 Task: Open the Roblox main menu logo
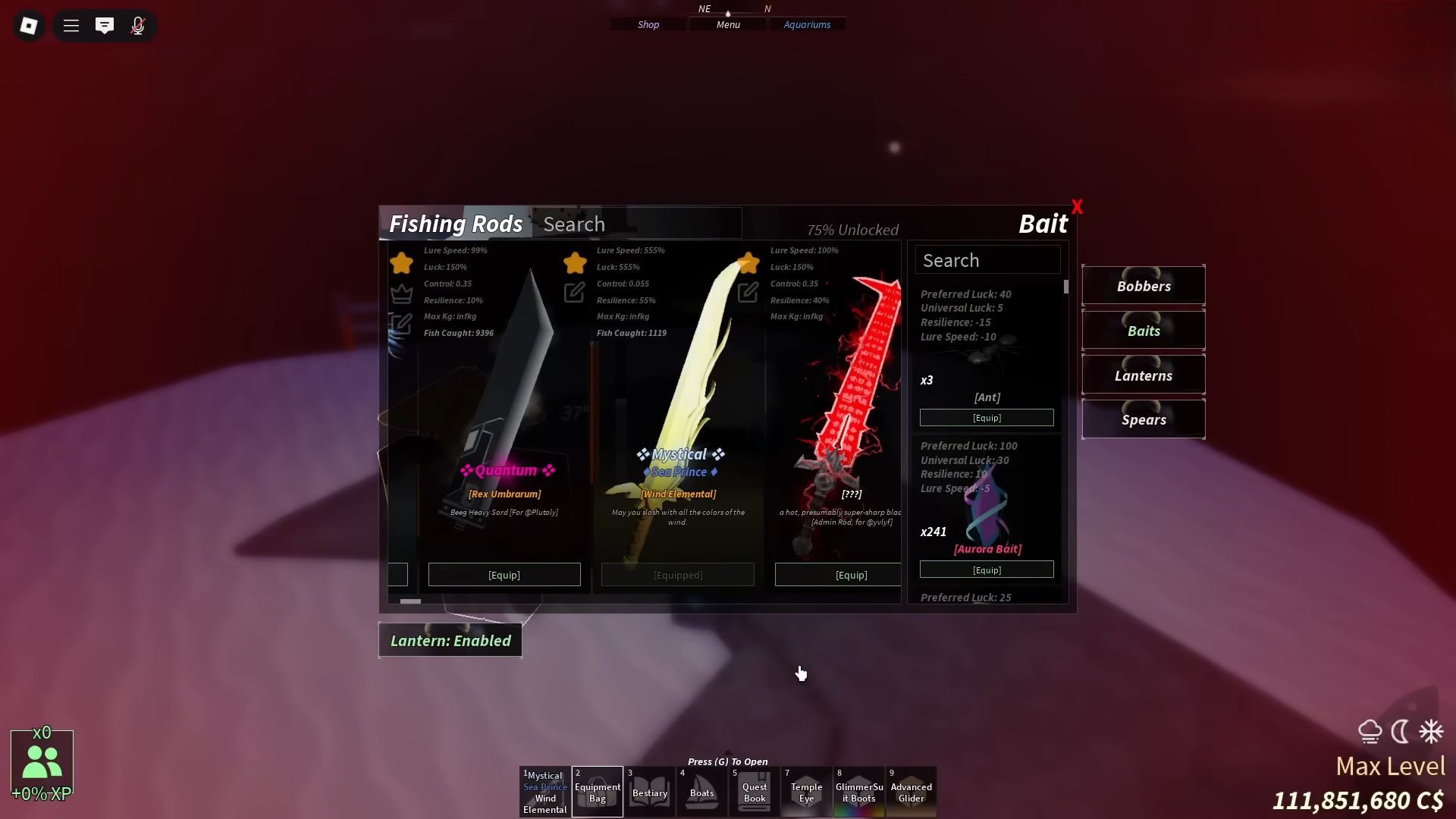(29, 26)
